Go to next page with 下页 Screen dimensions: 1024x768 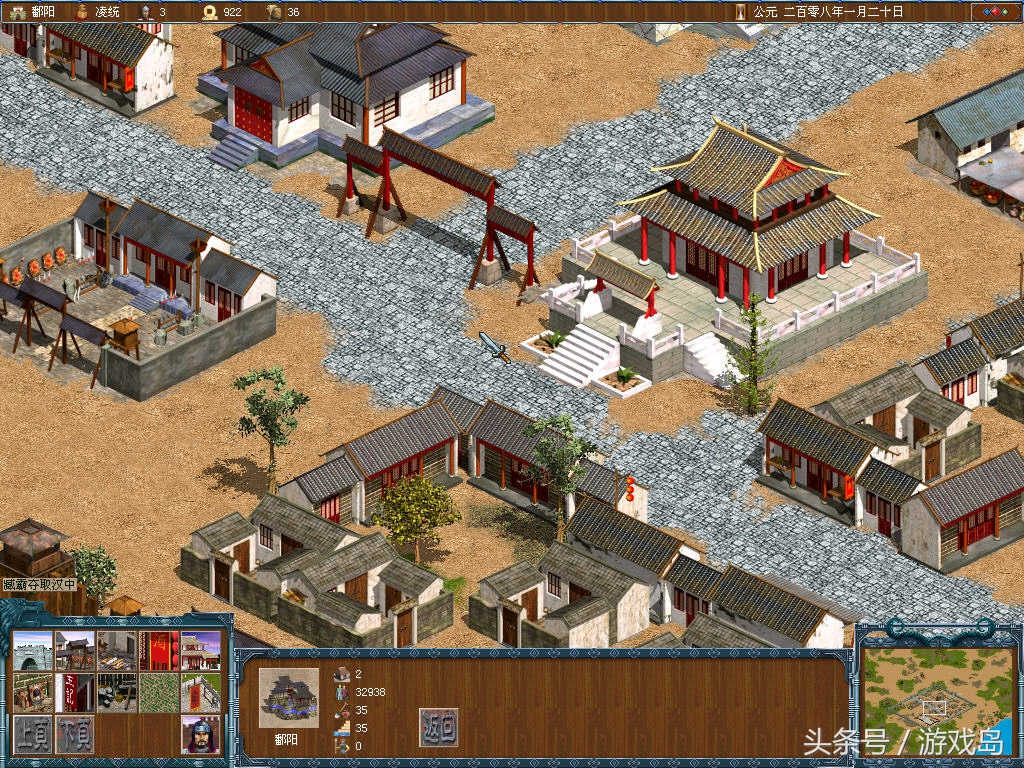point(75,735)
